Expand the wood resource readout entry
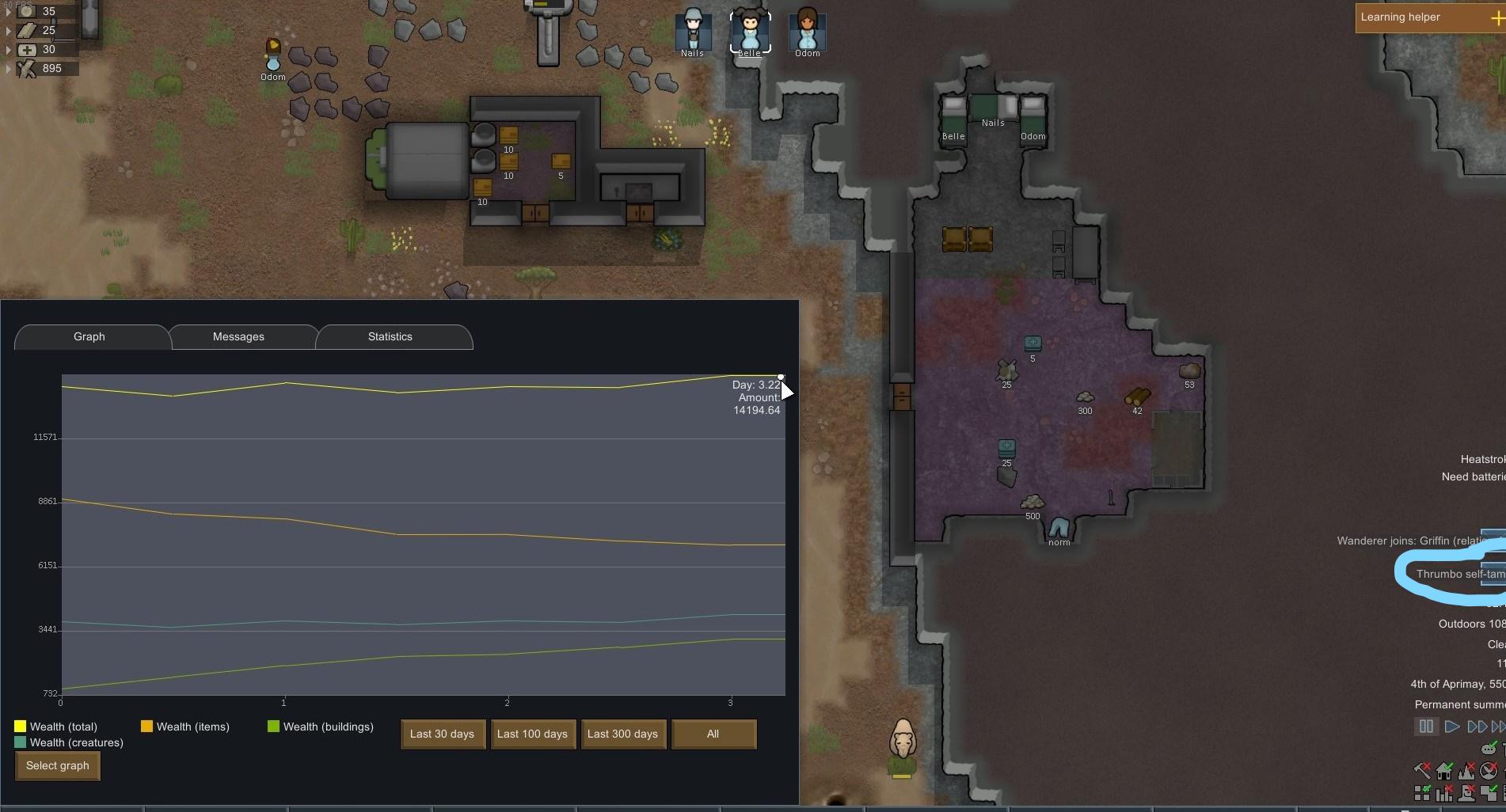1506x812 pixels. click(x=9, y=68)
